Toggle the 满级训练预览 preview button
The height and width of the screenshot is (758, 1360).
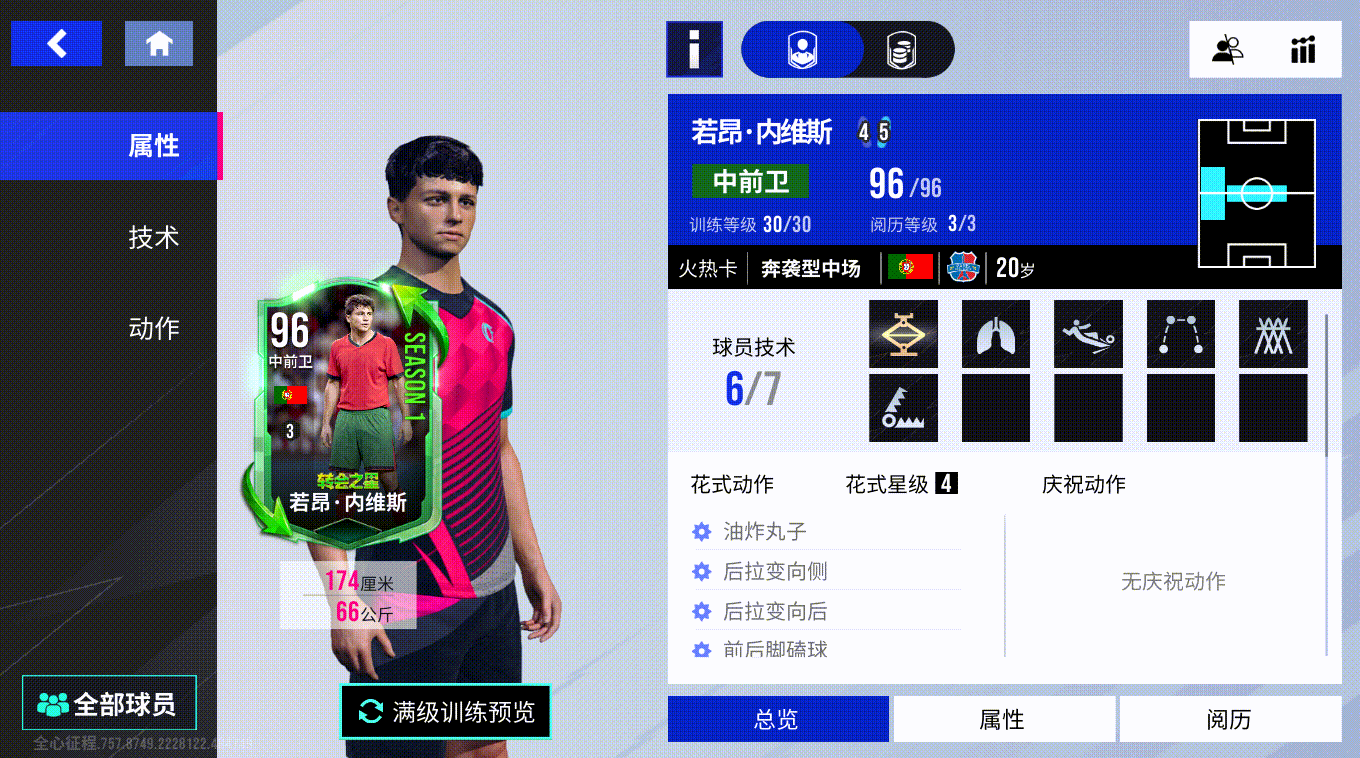(445, 711)
